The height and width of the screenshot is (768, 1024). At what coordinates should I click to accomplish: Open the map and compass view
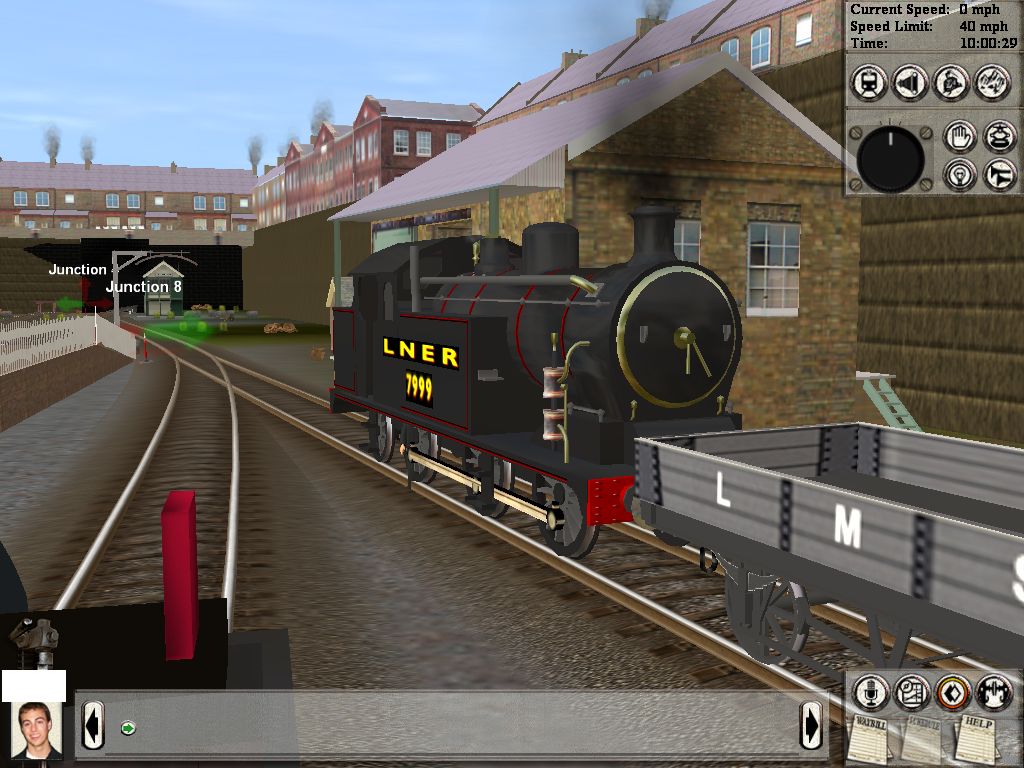coord(911,691)
